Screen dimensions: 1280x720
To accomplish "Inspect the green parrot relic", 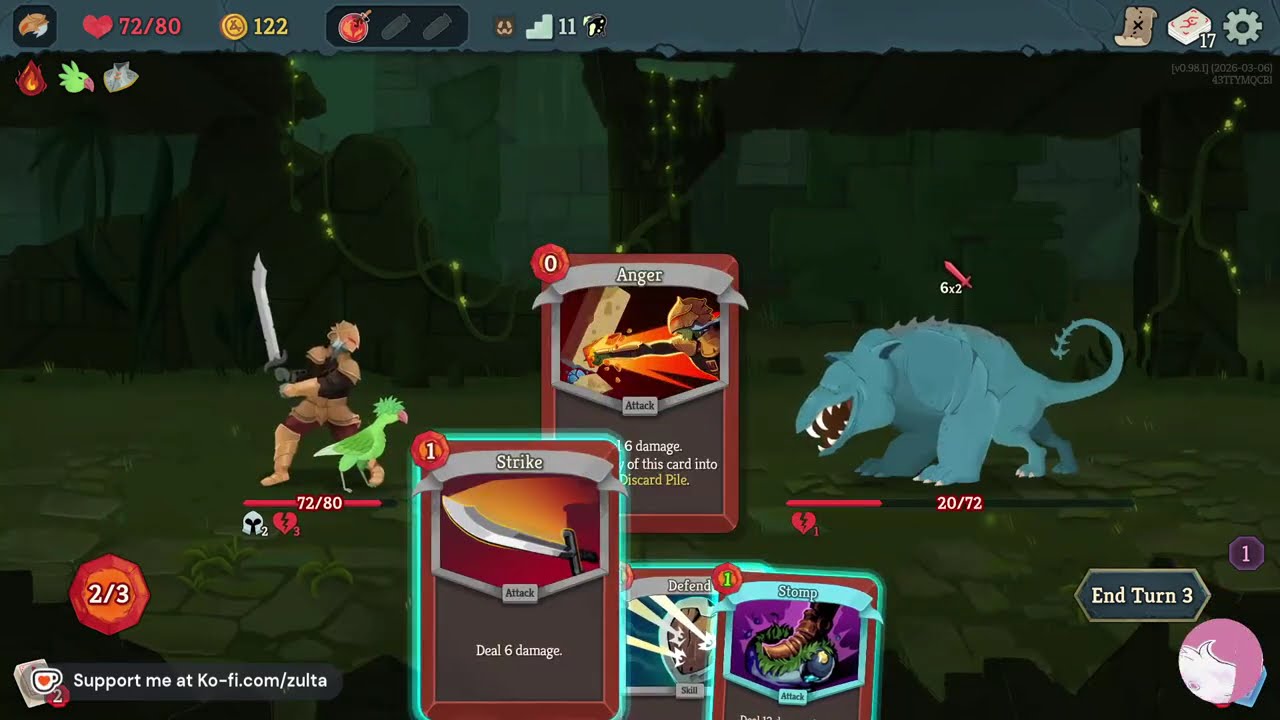I will point(76,78).
